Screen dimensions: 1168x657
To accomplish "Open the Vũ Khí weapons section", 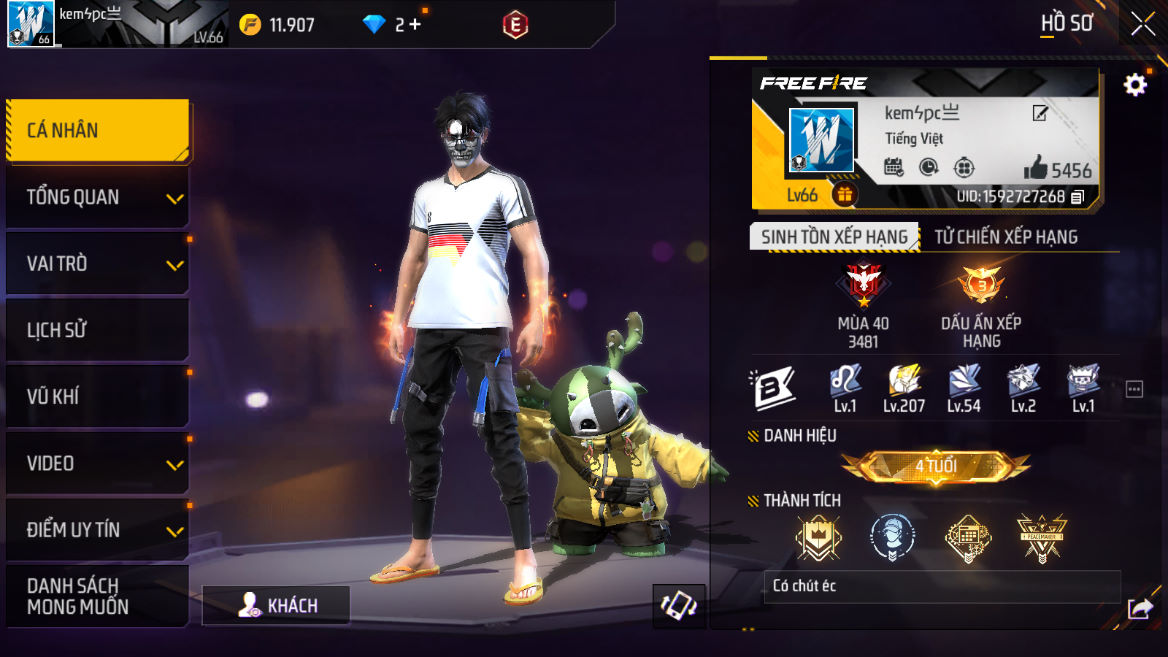I will 97,397.
